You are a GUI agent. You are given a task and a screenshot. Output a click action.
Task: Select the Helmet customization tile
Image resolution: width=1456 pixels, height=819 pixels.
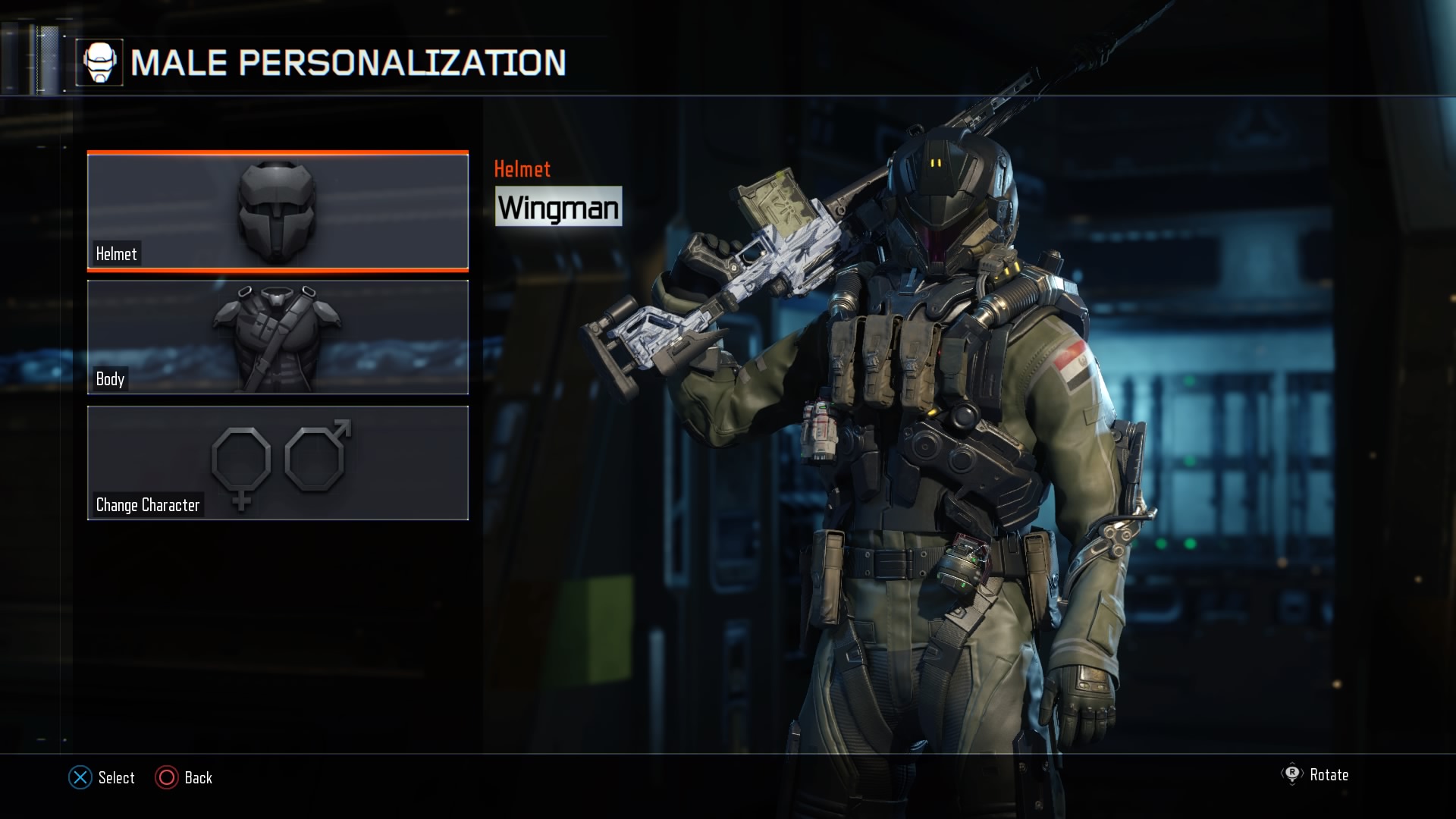click(278, 211)
